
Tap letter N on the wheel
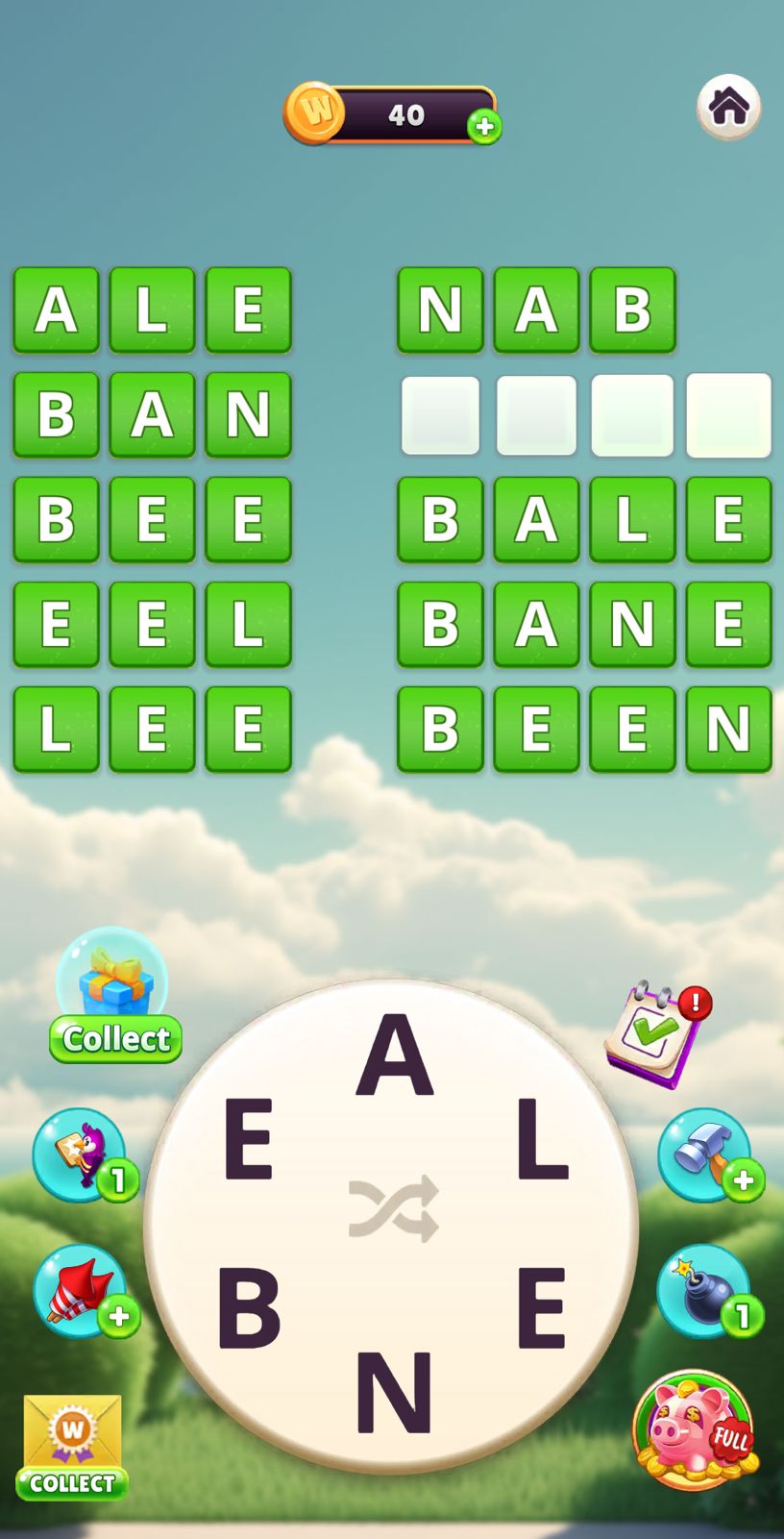pyautogui.click(x=393, y=1393)
